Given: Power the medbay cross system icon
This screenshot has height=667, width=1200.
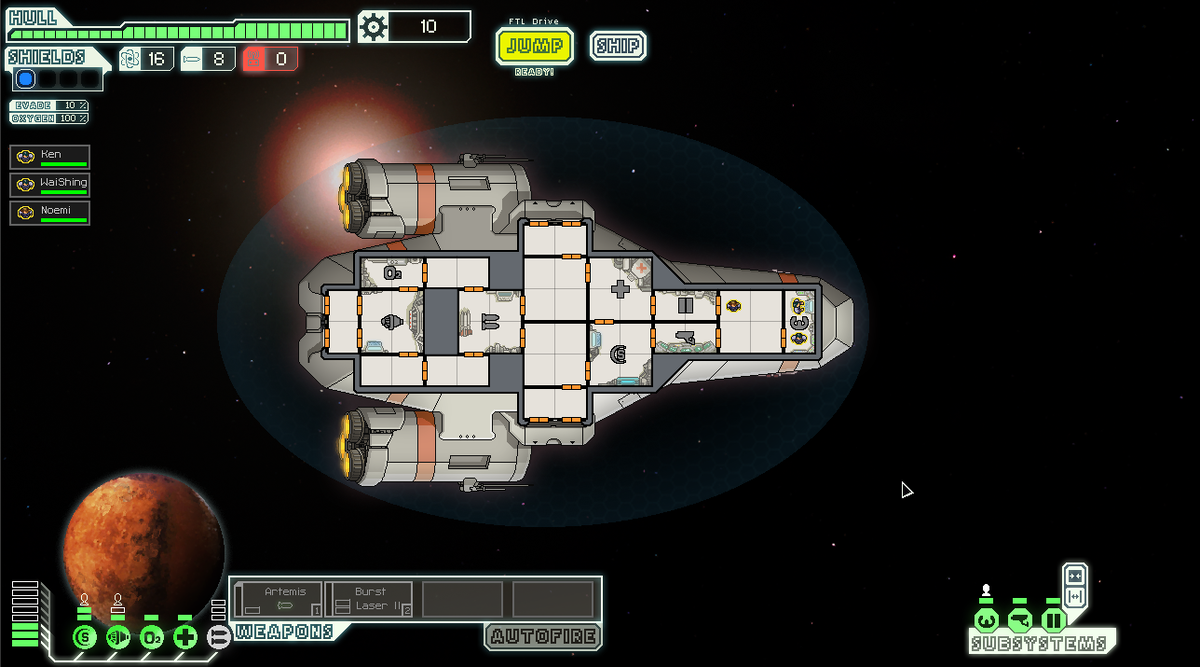Looking at the screenshot, I should tap(185, 636).
